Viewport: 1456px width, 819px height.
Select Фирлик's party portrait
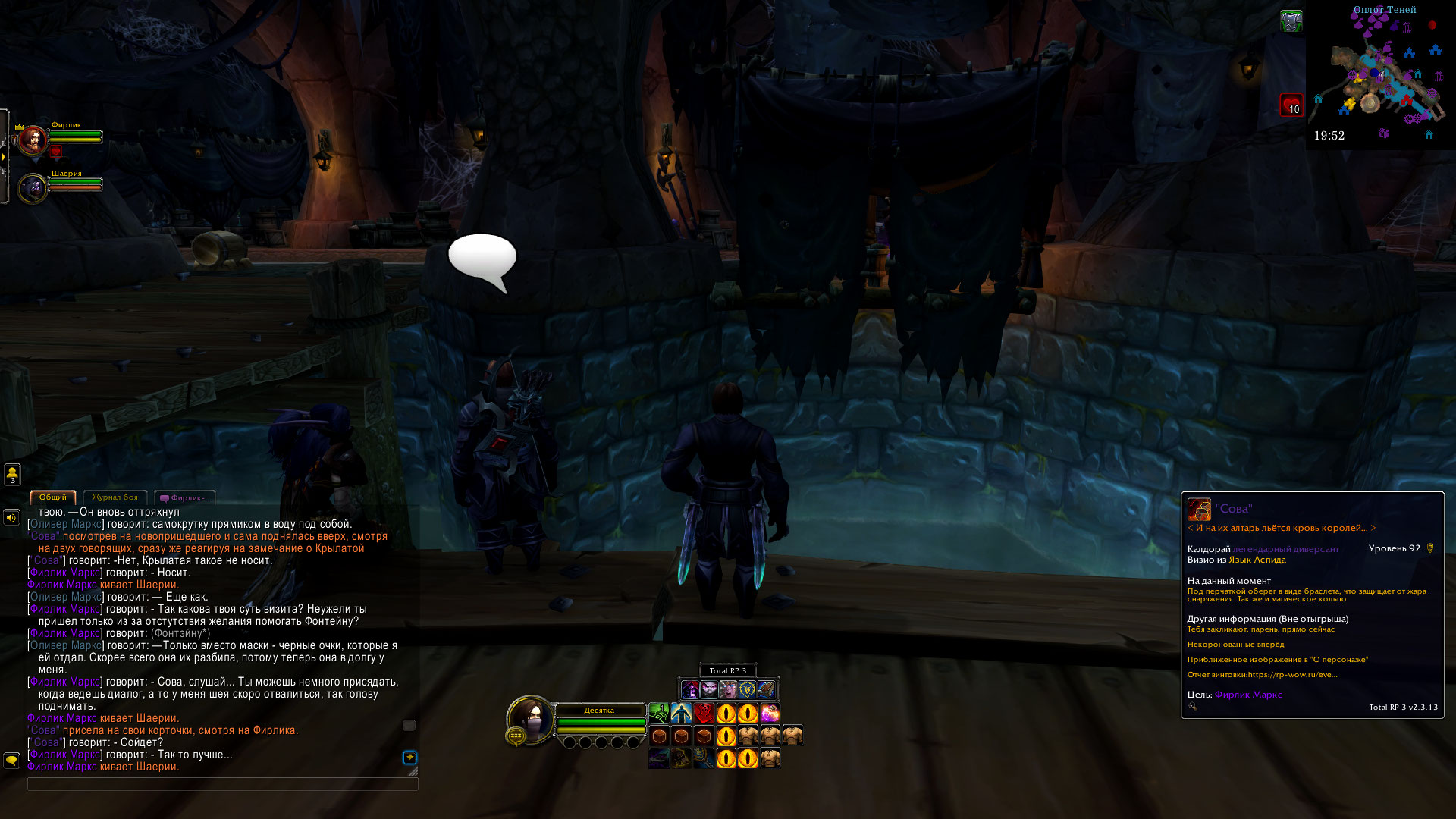coord(33,141)
